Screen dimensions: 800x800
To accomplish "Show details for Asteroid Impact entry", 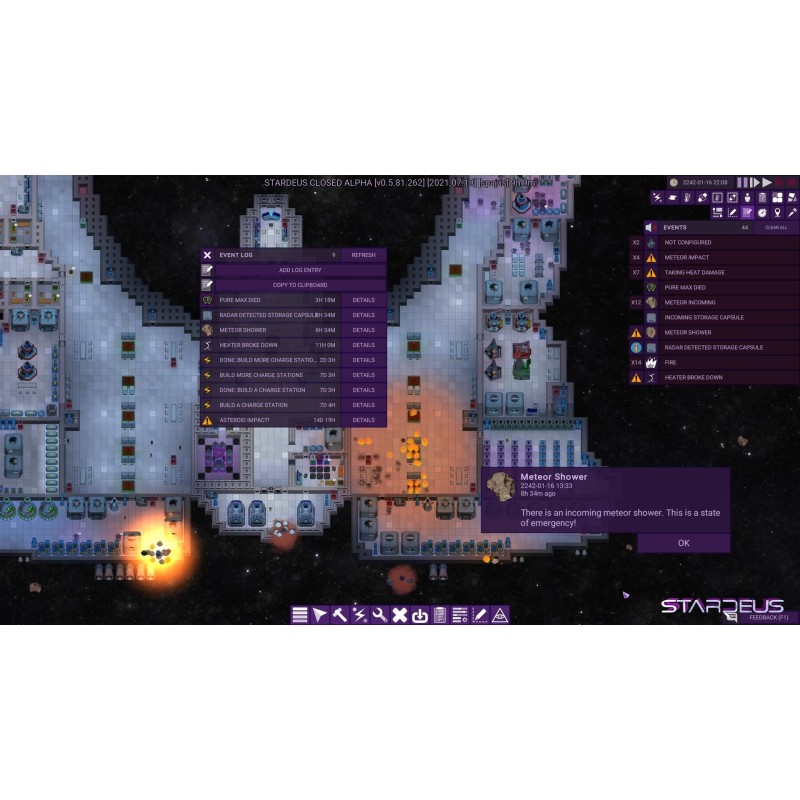I will click(363, 420).
